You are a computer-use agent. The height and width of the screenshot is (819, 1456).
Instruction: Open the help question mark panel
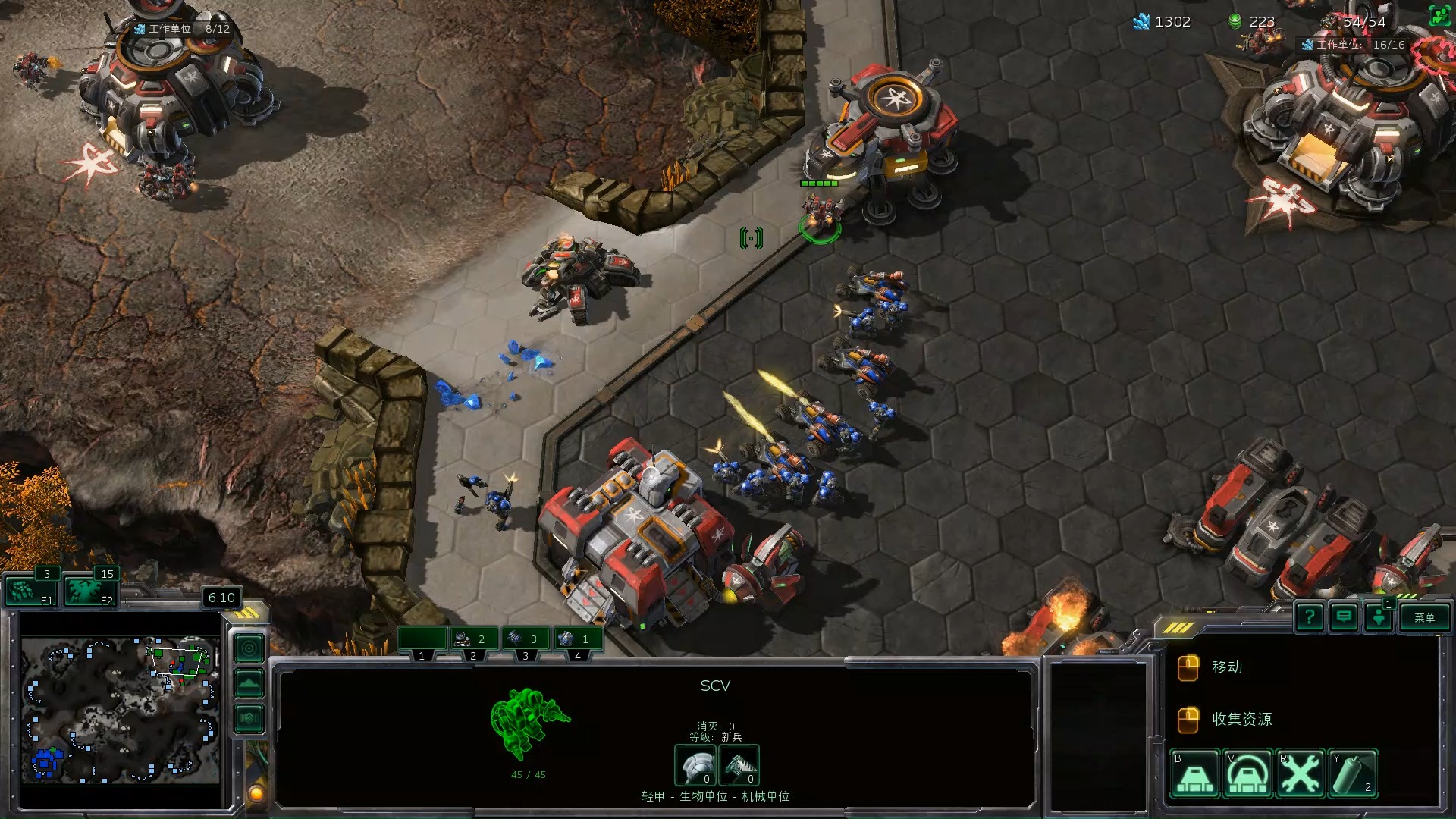[1310, 617]
